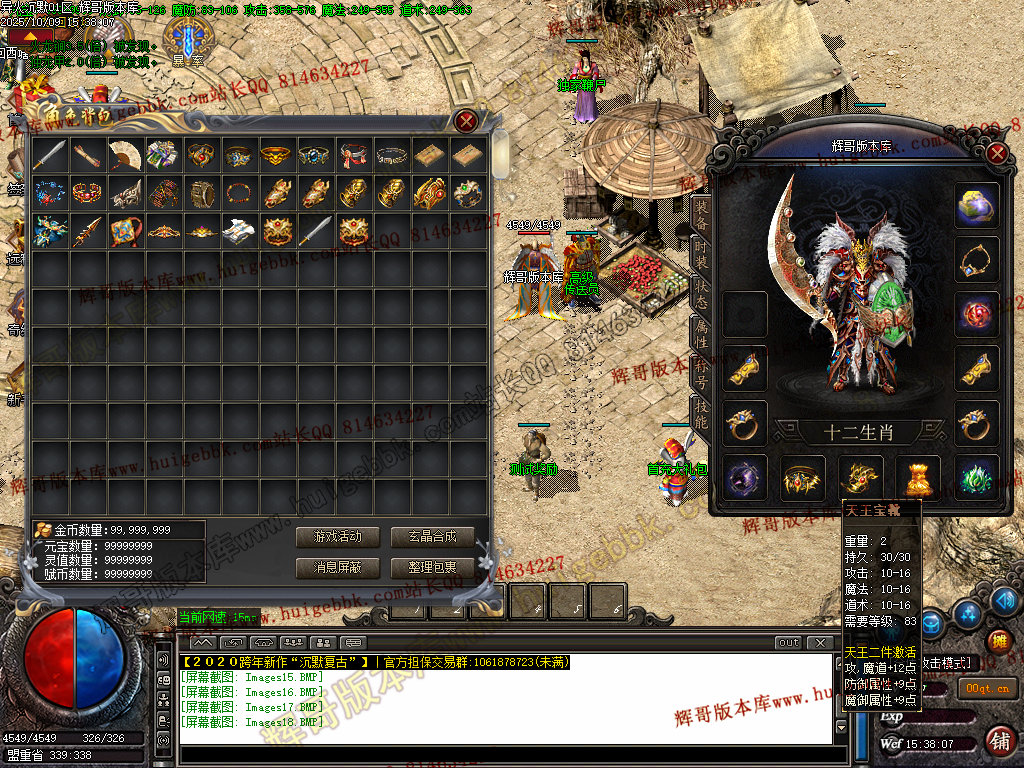Click the equipped purple orb slot
1024x768 pixels.
point(745,477)
